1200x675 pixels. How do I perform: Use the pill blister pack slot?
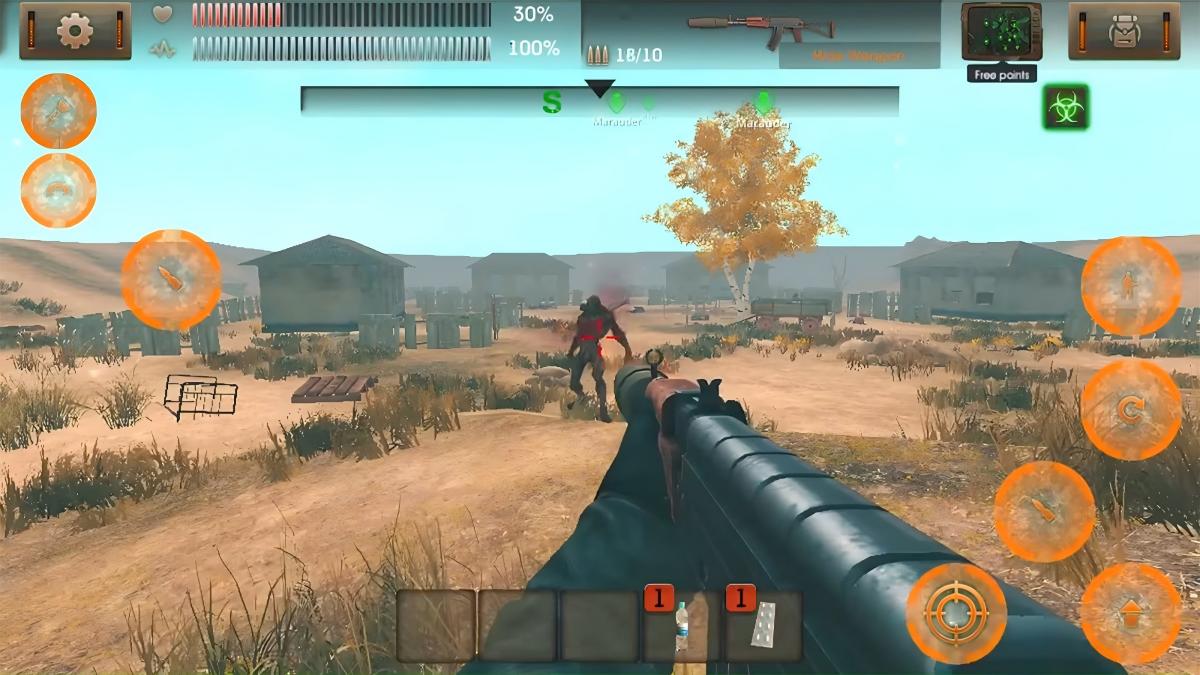[763, 626]
